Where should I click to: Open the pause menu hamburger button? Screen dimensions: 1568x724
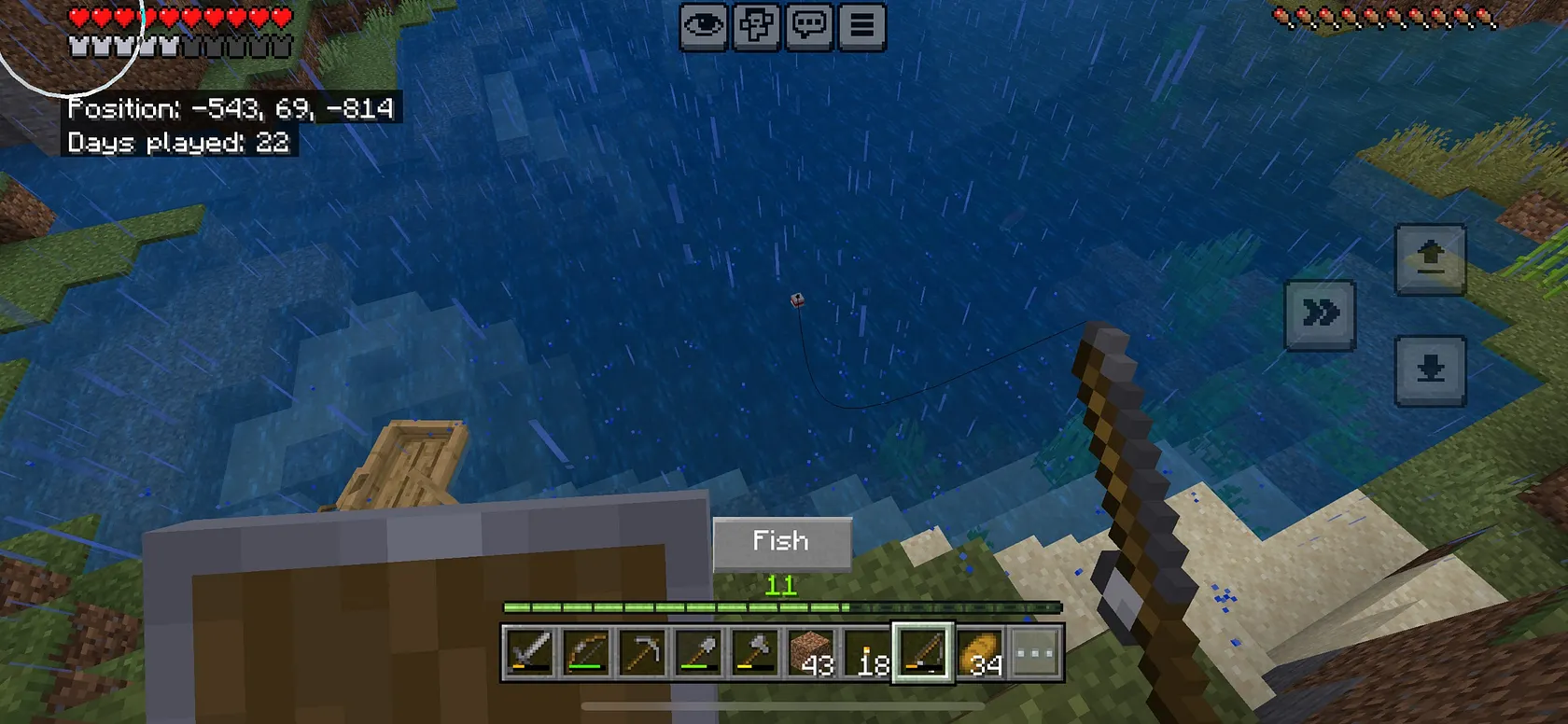(861, 26)
